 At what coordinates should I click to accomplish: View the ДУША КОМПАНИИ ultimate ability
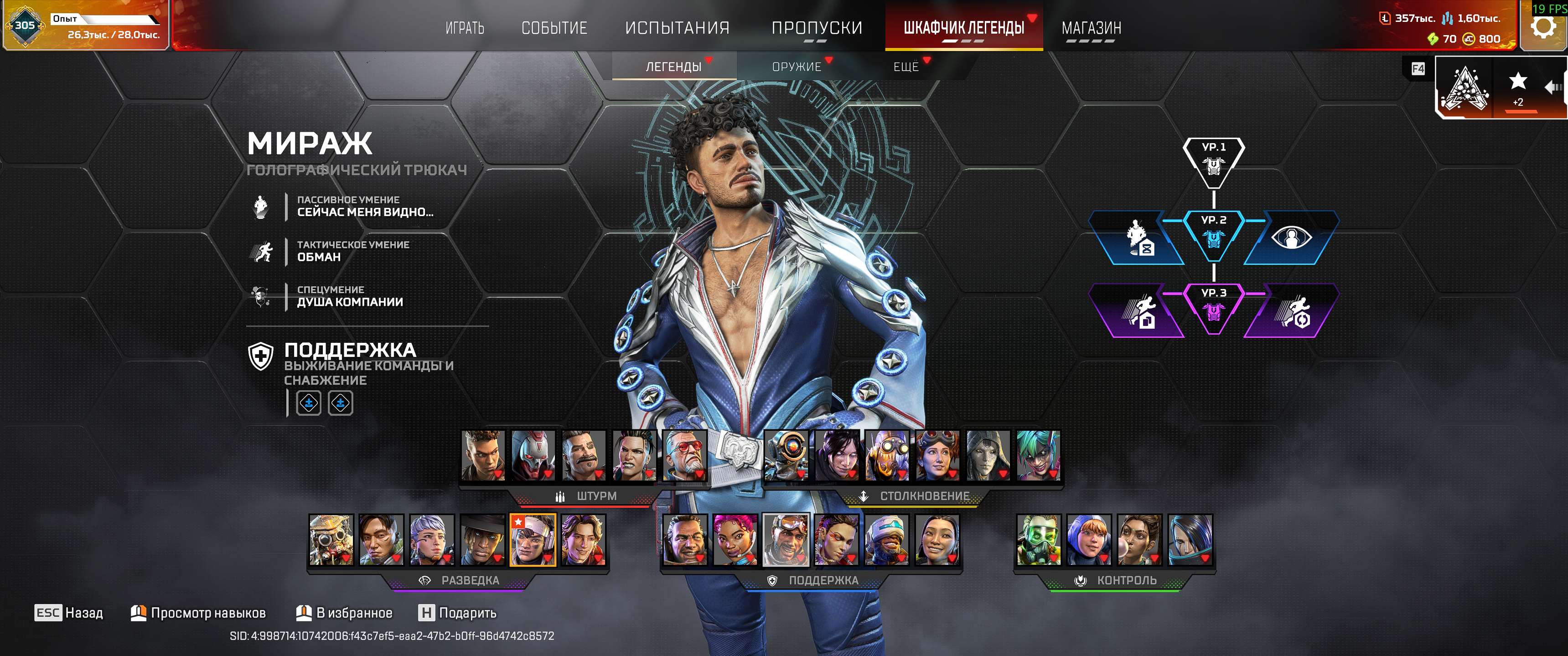pos(349,296)
